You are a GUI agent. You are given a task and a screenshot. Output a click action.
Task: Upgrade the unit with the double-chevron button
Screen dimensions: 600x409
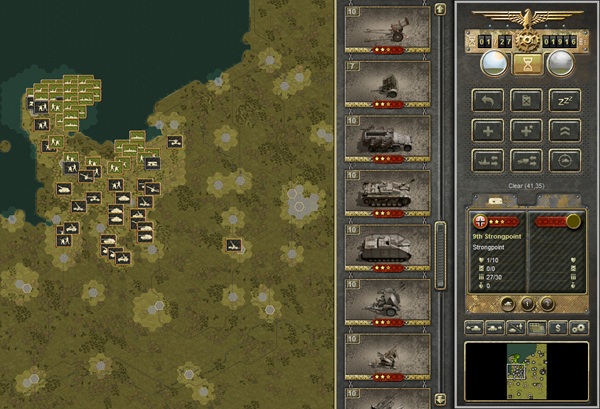[x=565, y=130]
